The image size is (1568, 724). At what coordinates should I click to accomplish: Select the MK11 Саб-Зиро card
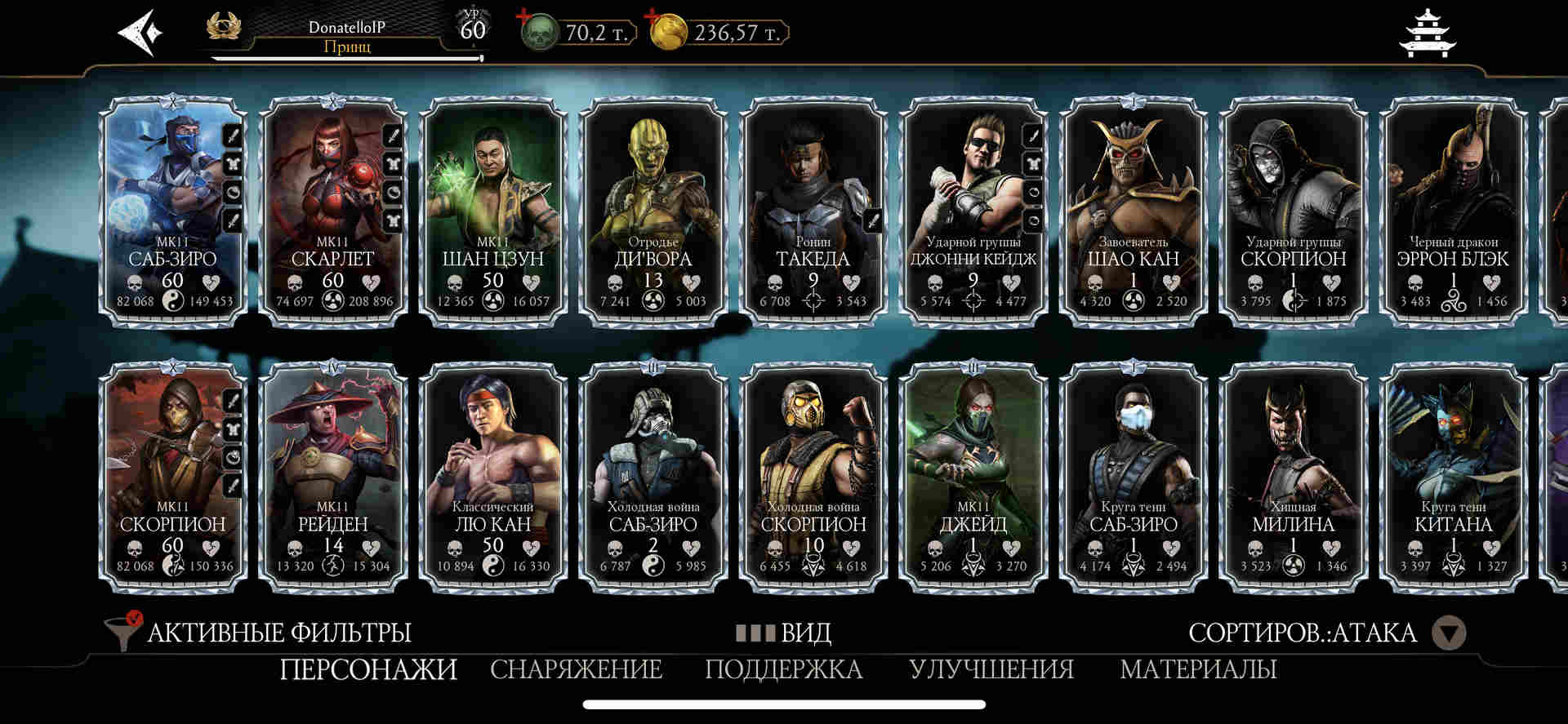coord(173,211)
